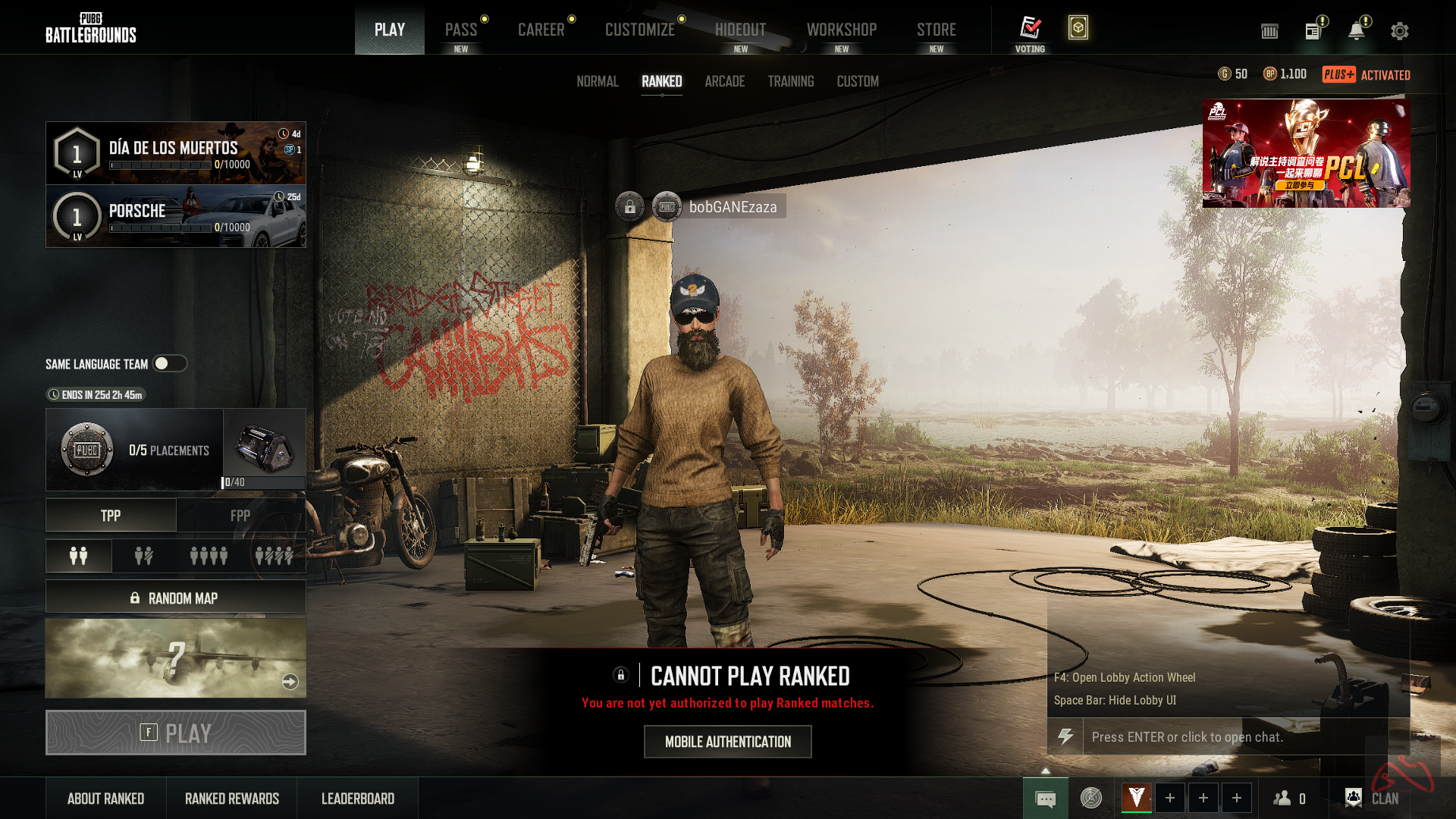The height and width of the screenshot is (819, 1456).
Task: Open the Clan banner icon
Action: tap(1353, 798)
